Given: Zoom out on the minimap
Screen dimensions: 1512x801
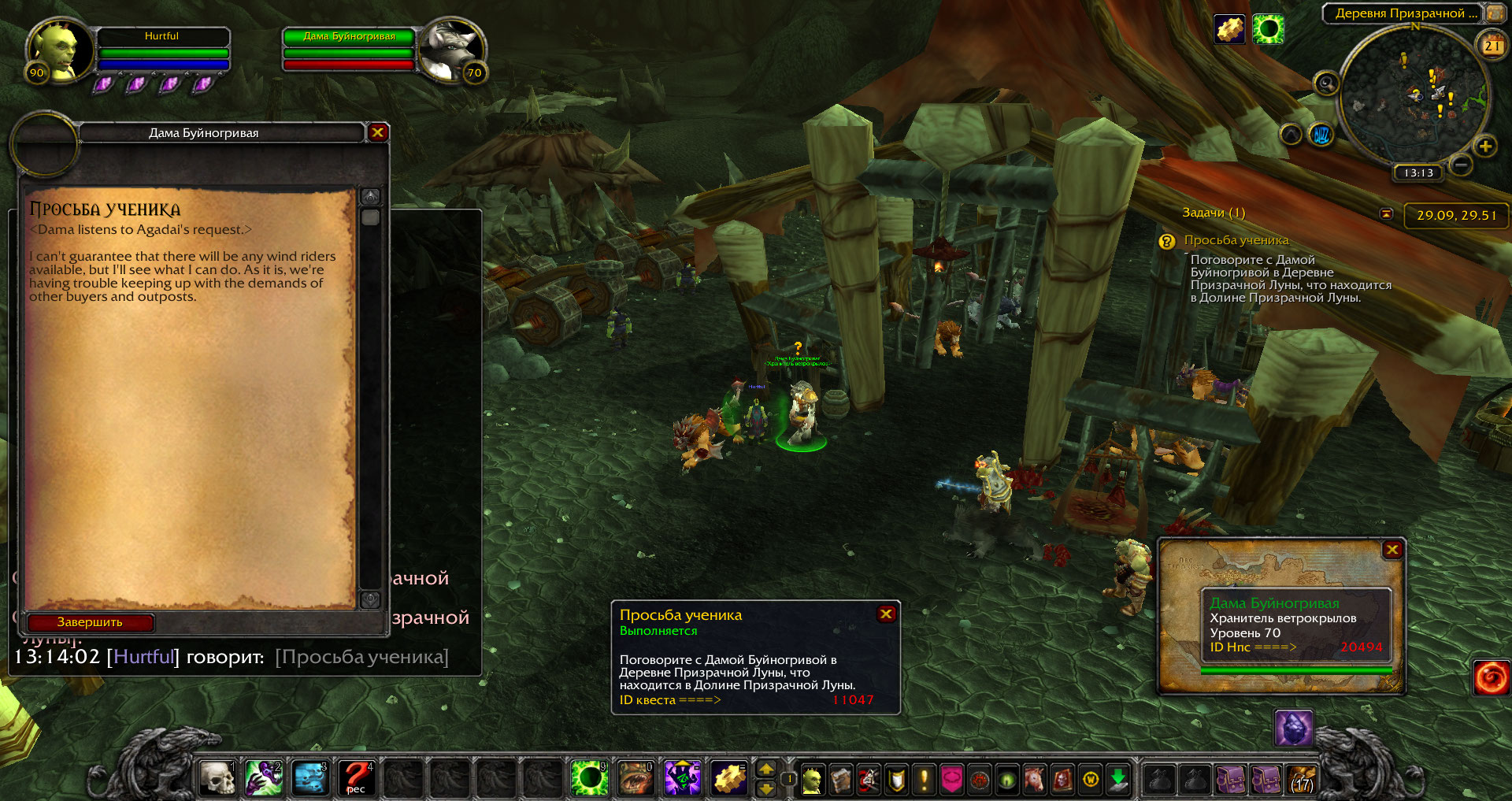Looking at the screenshot, I should 1461,165.
